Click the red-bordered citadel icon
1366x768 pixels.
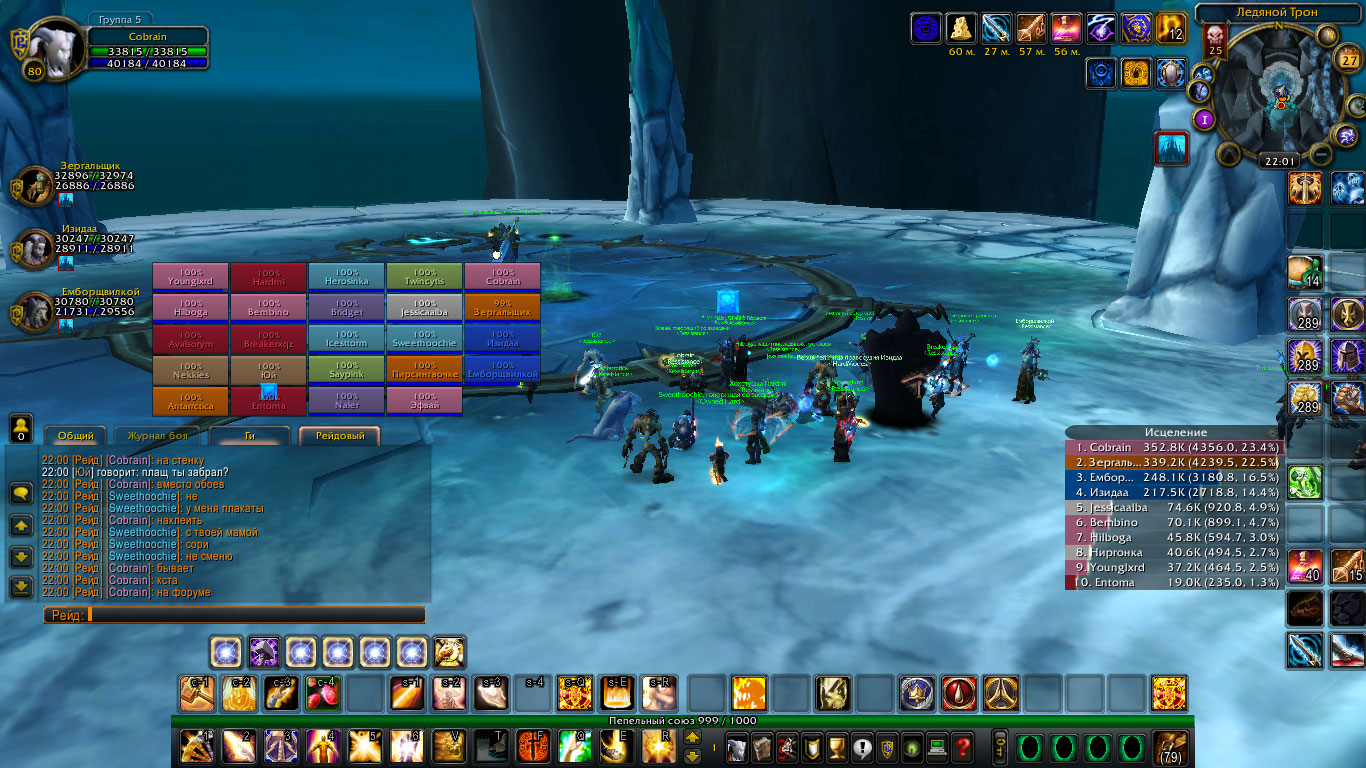(1170, 148)
